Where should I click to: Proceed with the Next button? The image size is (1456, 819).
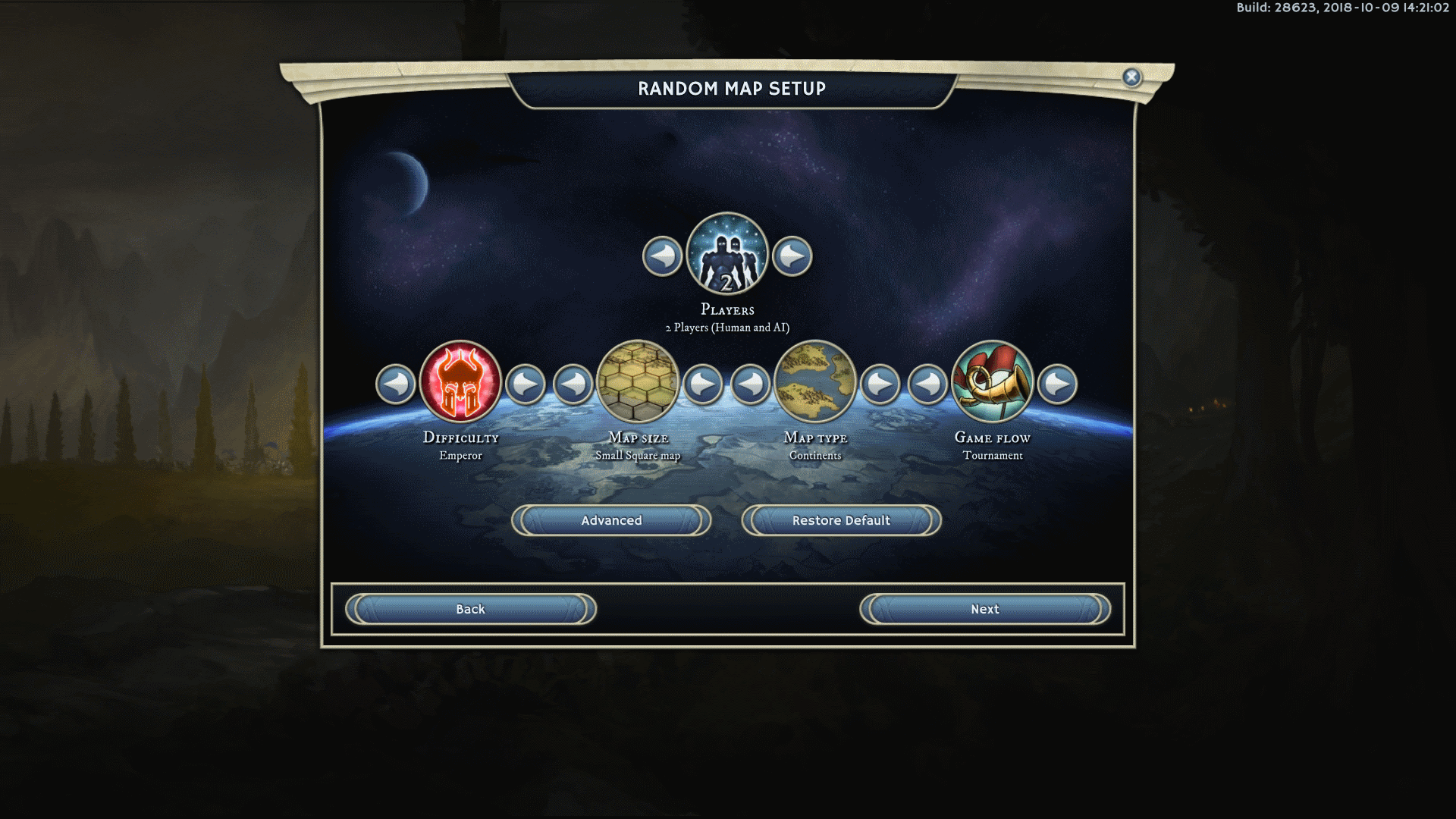985,609
